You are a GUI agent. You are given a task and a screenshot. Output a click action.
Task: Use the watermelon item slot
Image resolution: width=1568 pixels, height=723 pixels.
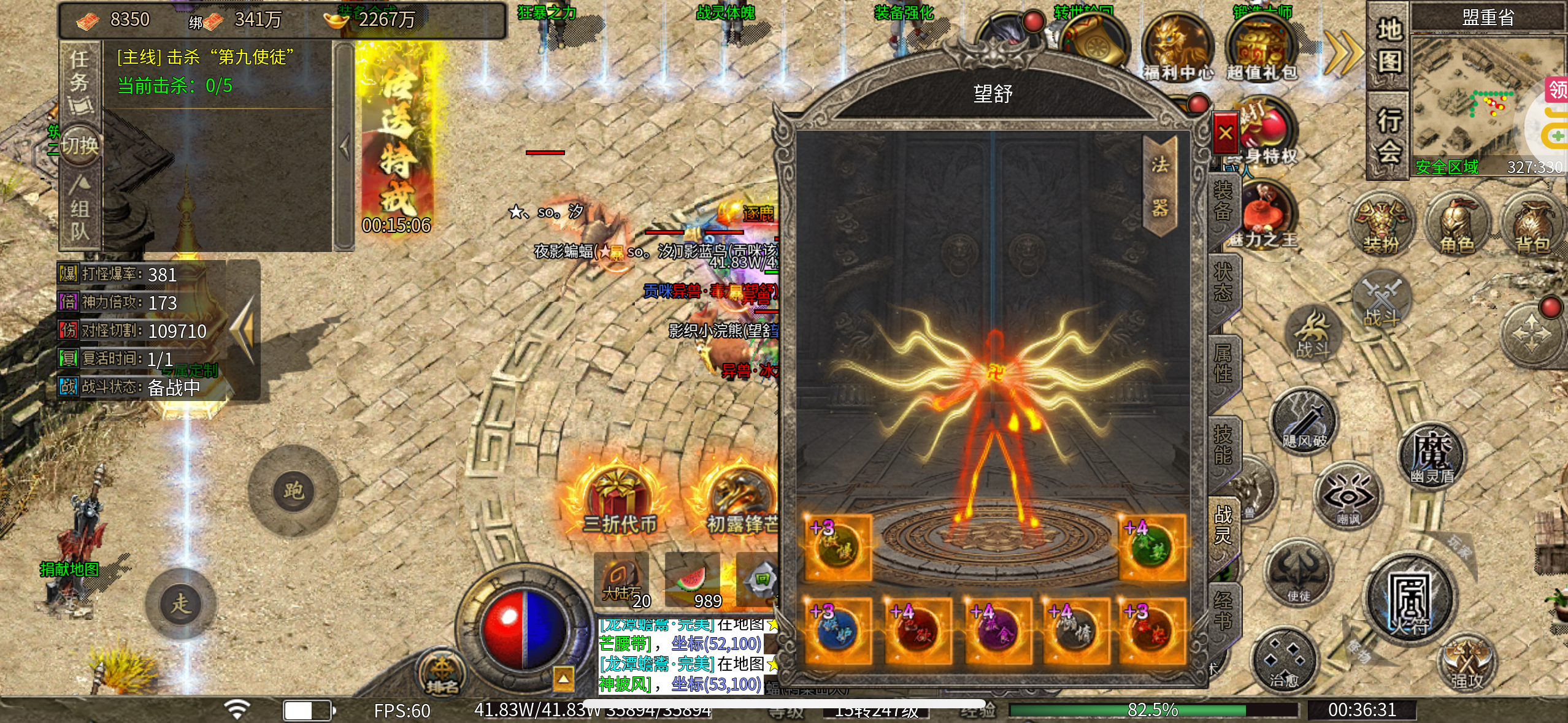(x=693, y=581)
